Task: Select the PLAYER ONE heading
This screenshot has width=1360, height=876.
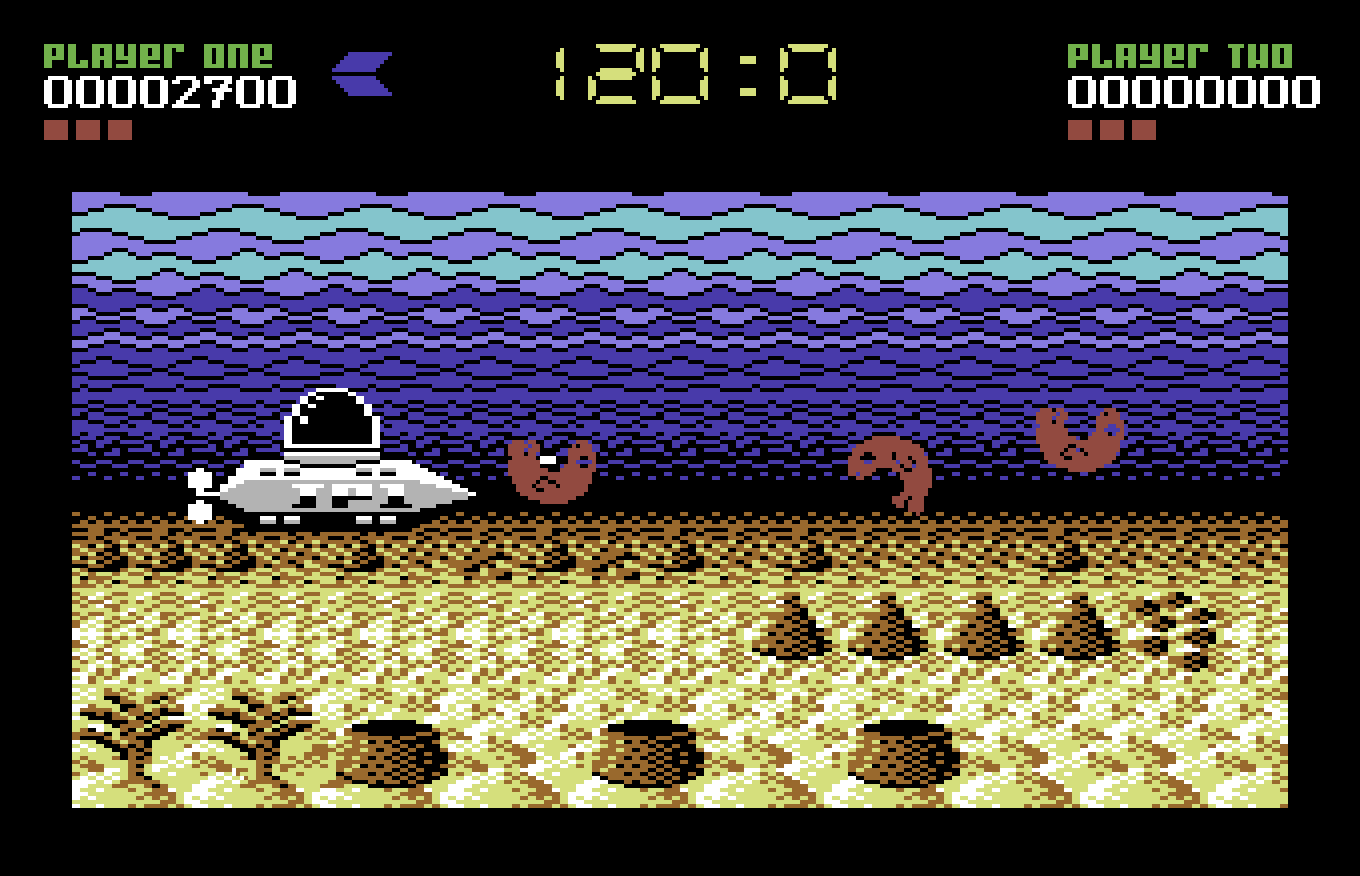Action: coord(160,55)
